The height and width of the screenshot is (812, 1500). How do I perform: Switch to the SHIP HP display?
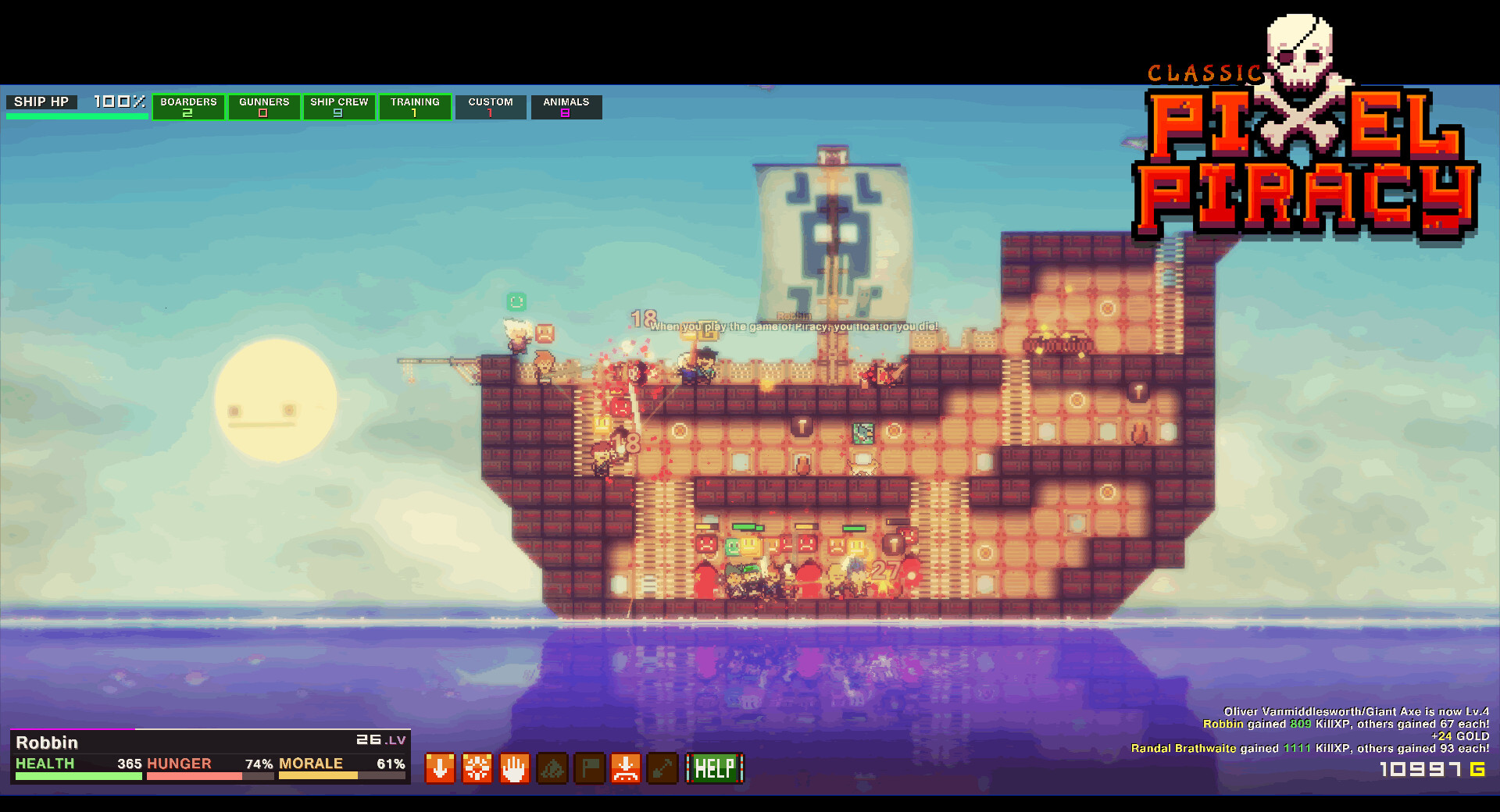[x=43, y=101]
